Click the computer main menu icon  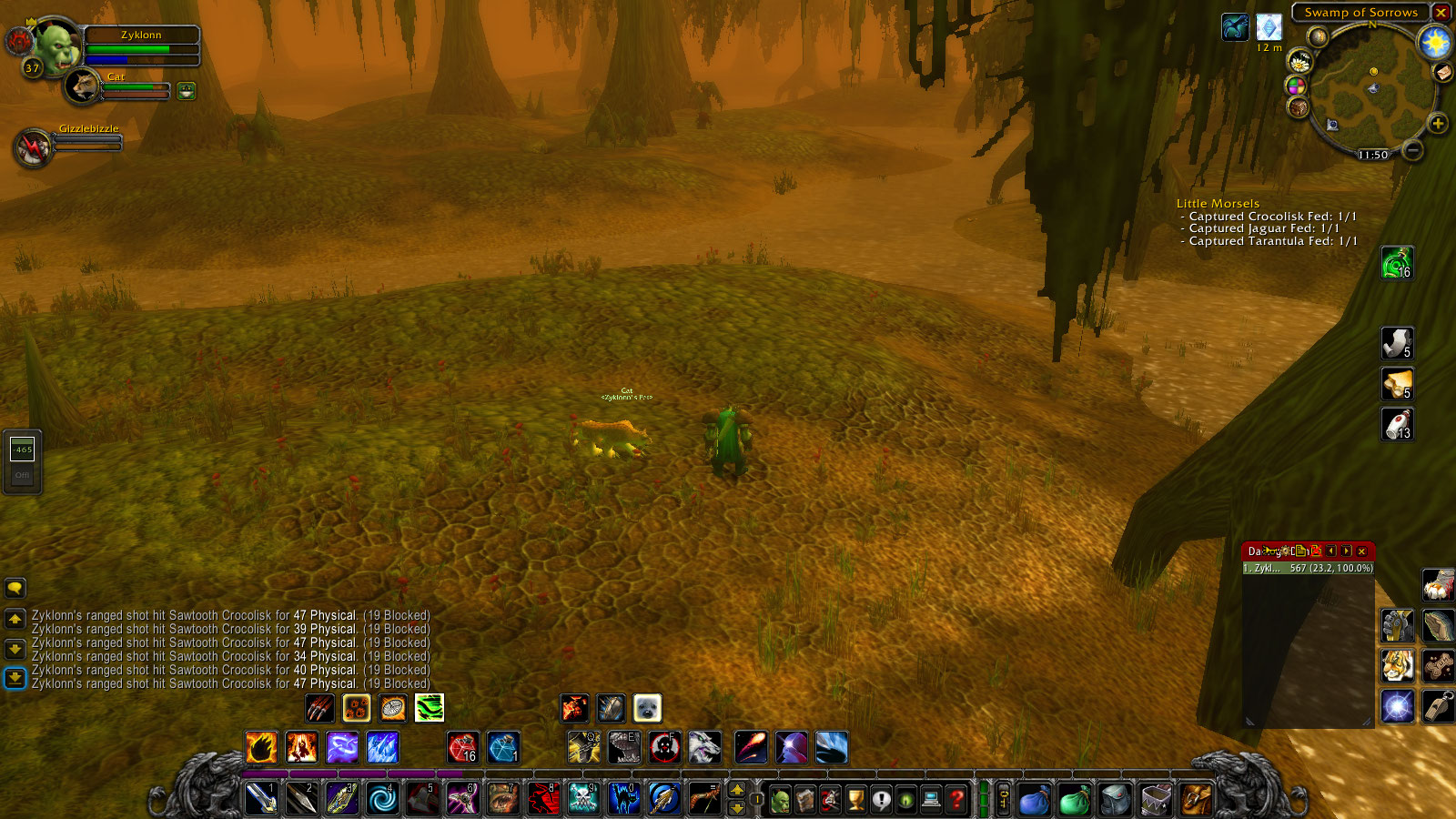point(931,799)
